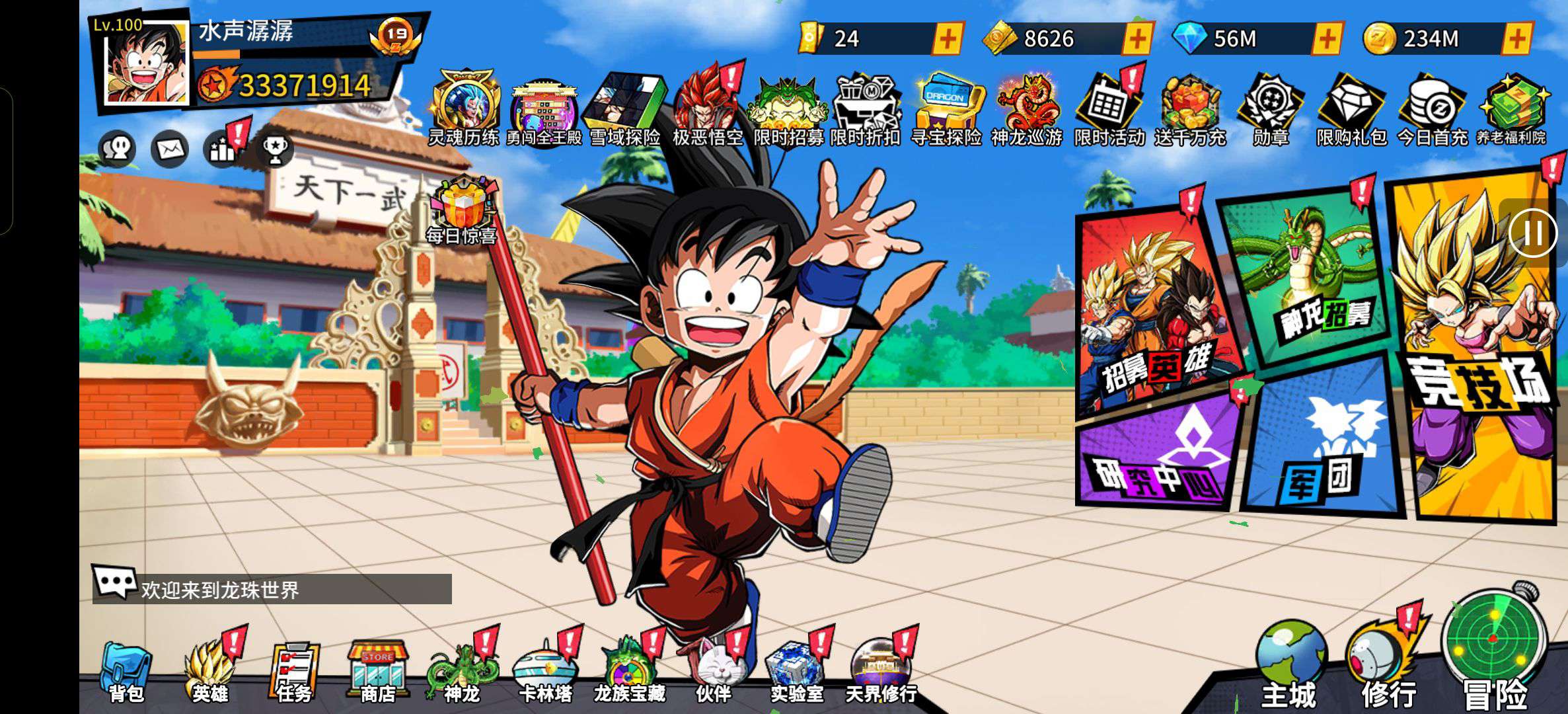Tap the pause overlay button

coord(1533,233)
